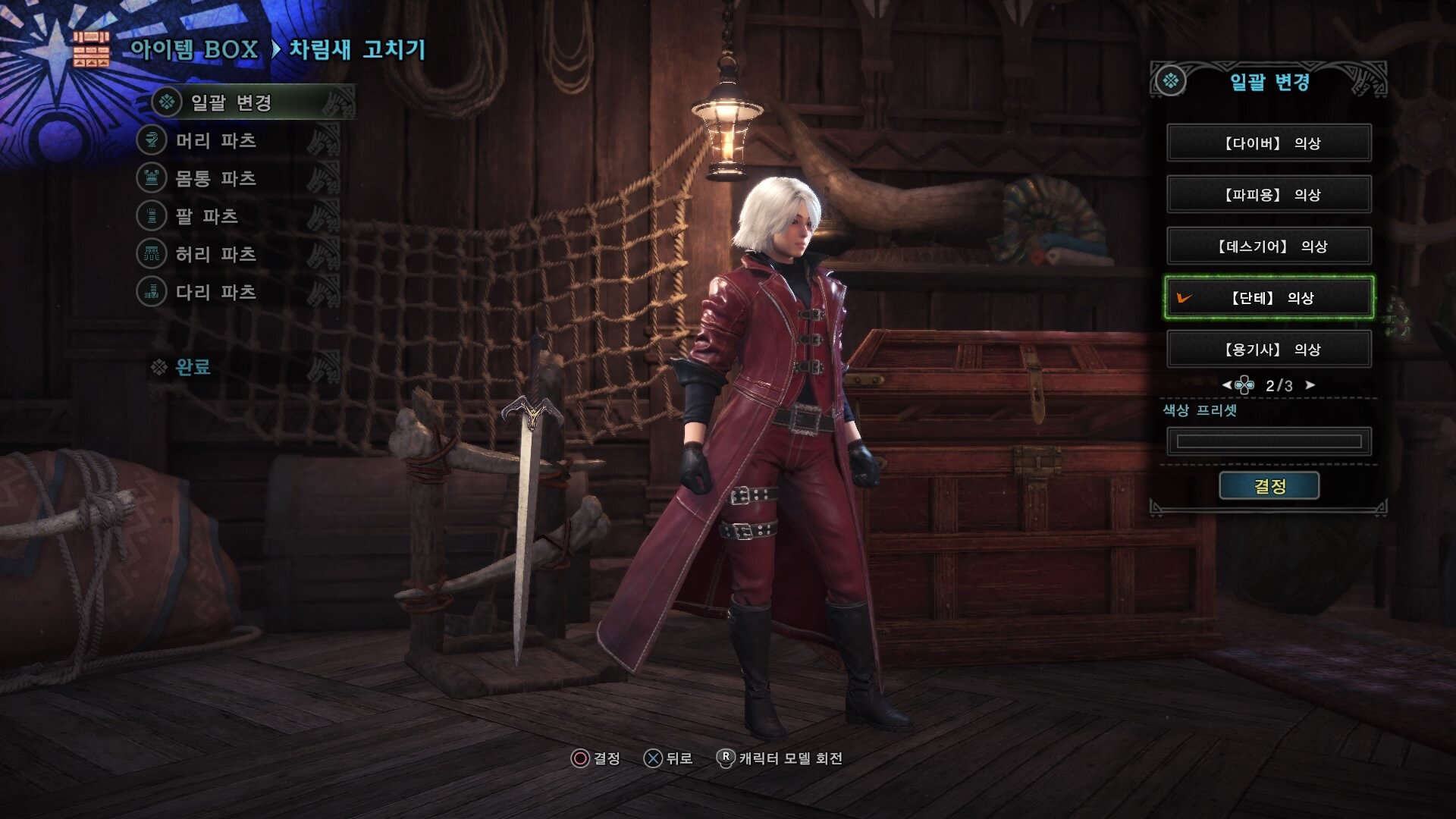Select the 허리 파츠 entry

pos(216,254)
